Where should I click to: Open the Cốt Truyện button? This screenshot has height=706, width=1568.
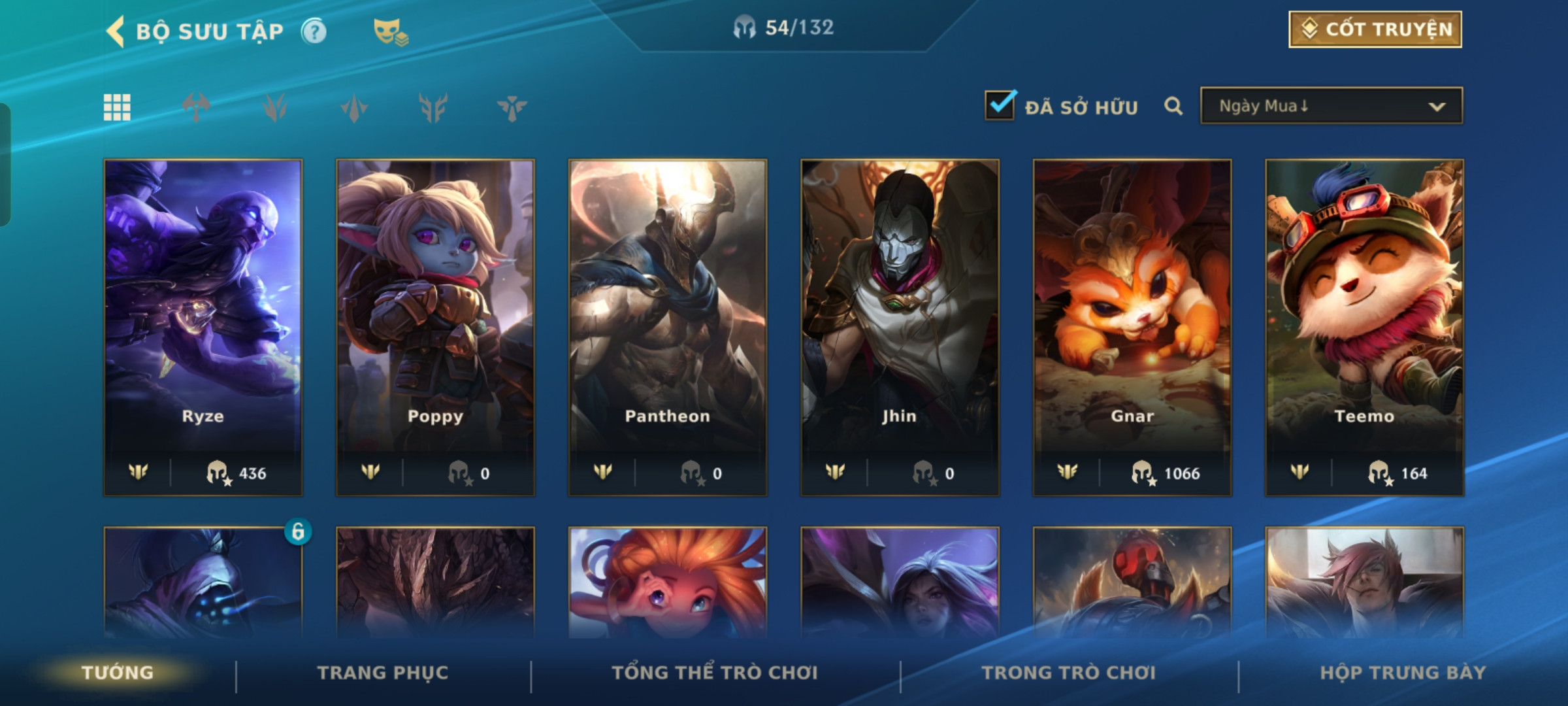[1375, 29]
